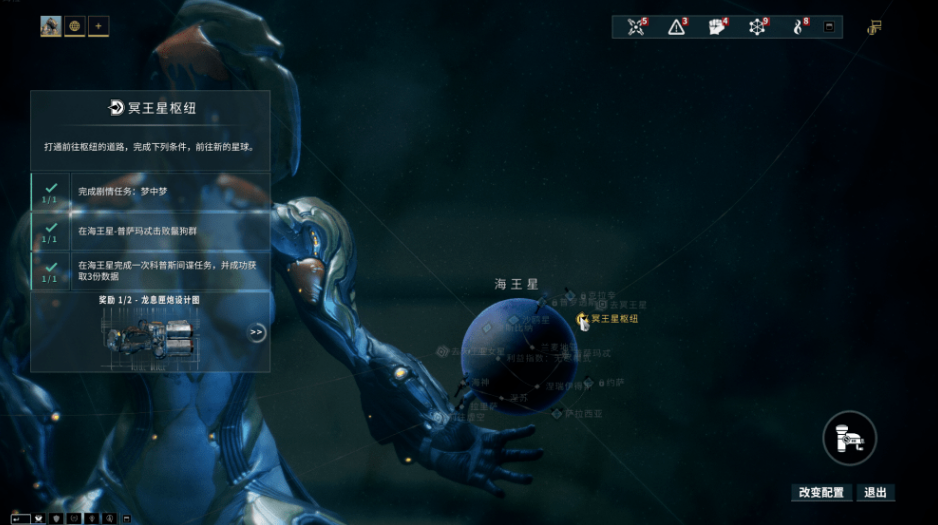Screen dimensions: 938x525
Task: Show the triangle warning alerts
Action: [x=677, y=27]
